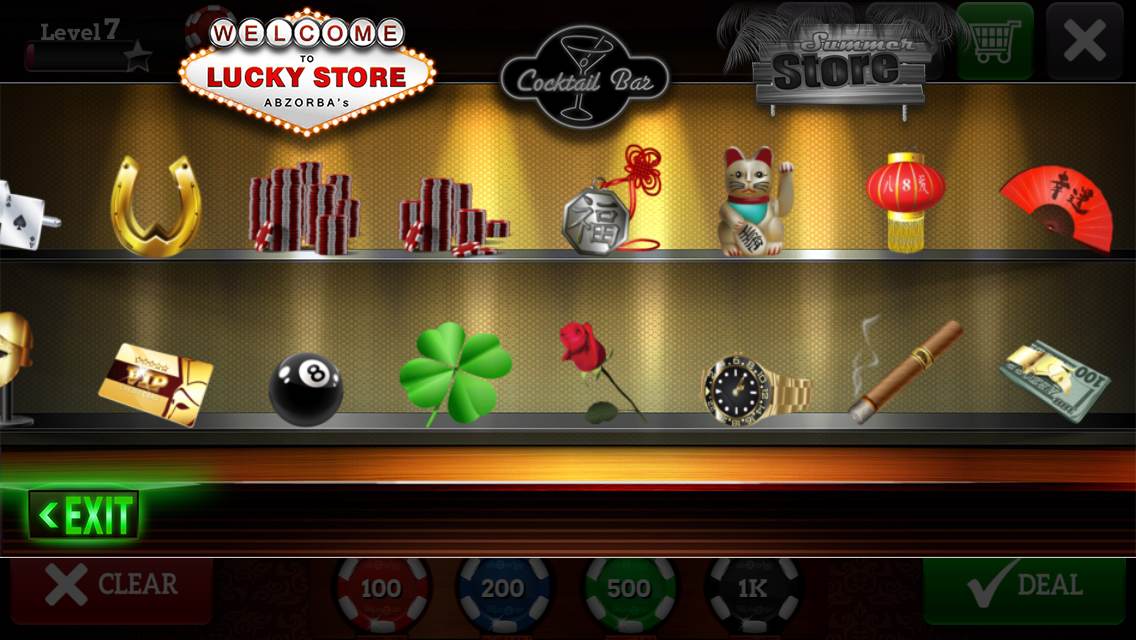Leave the store with the EXIT button
Screen dimensions: 1136x640
click(84, 516)
